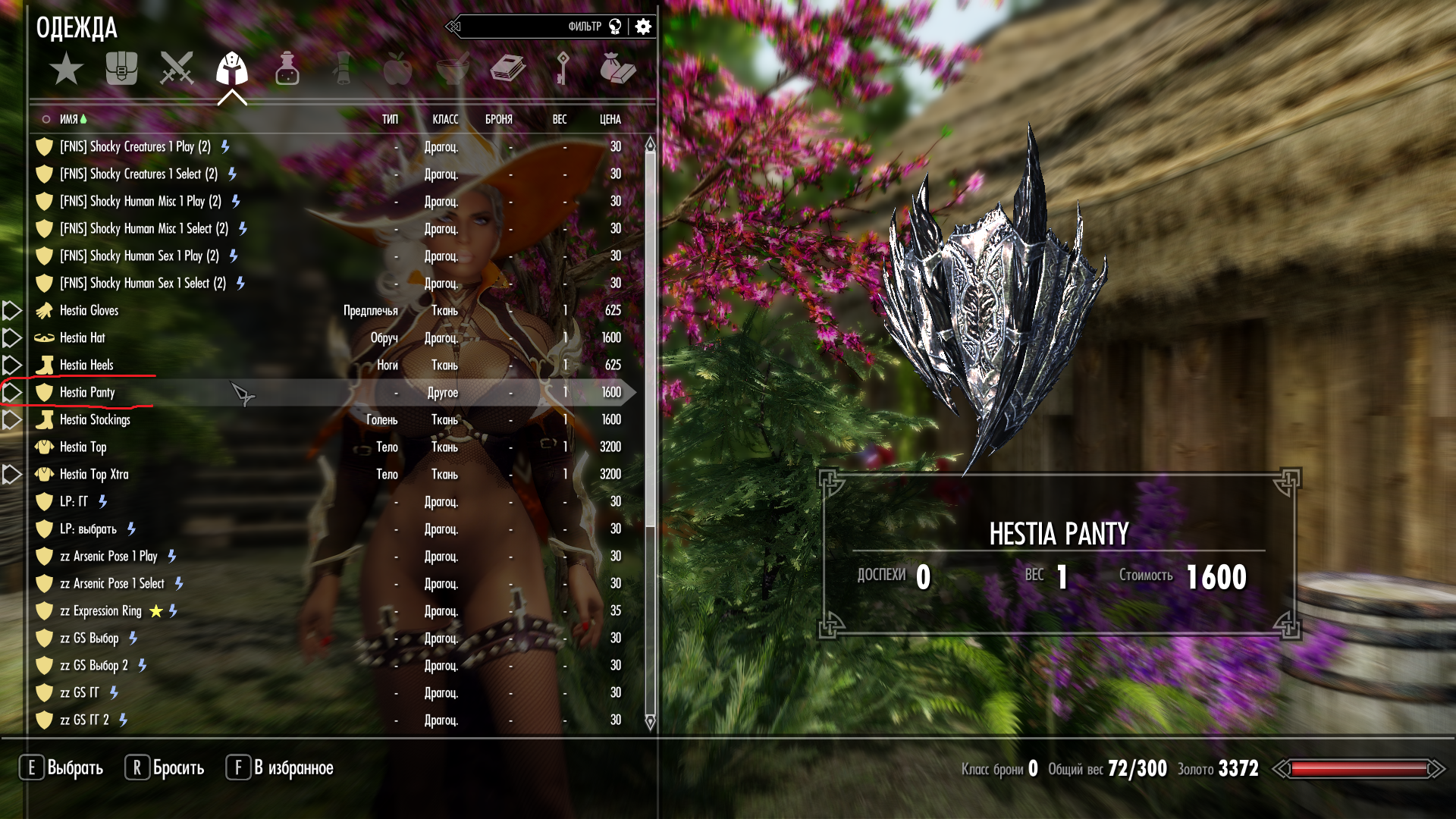Open the keys category tab
Screen dimensions: 1456x819
pyautogui.click(x=562, y=69)
